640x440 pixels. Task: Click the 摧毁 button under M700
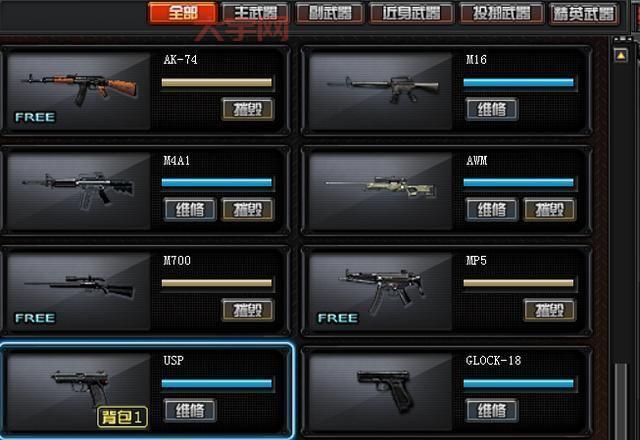(246, 309)
